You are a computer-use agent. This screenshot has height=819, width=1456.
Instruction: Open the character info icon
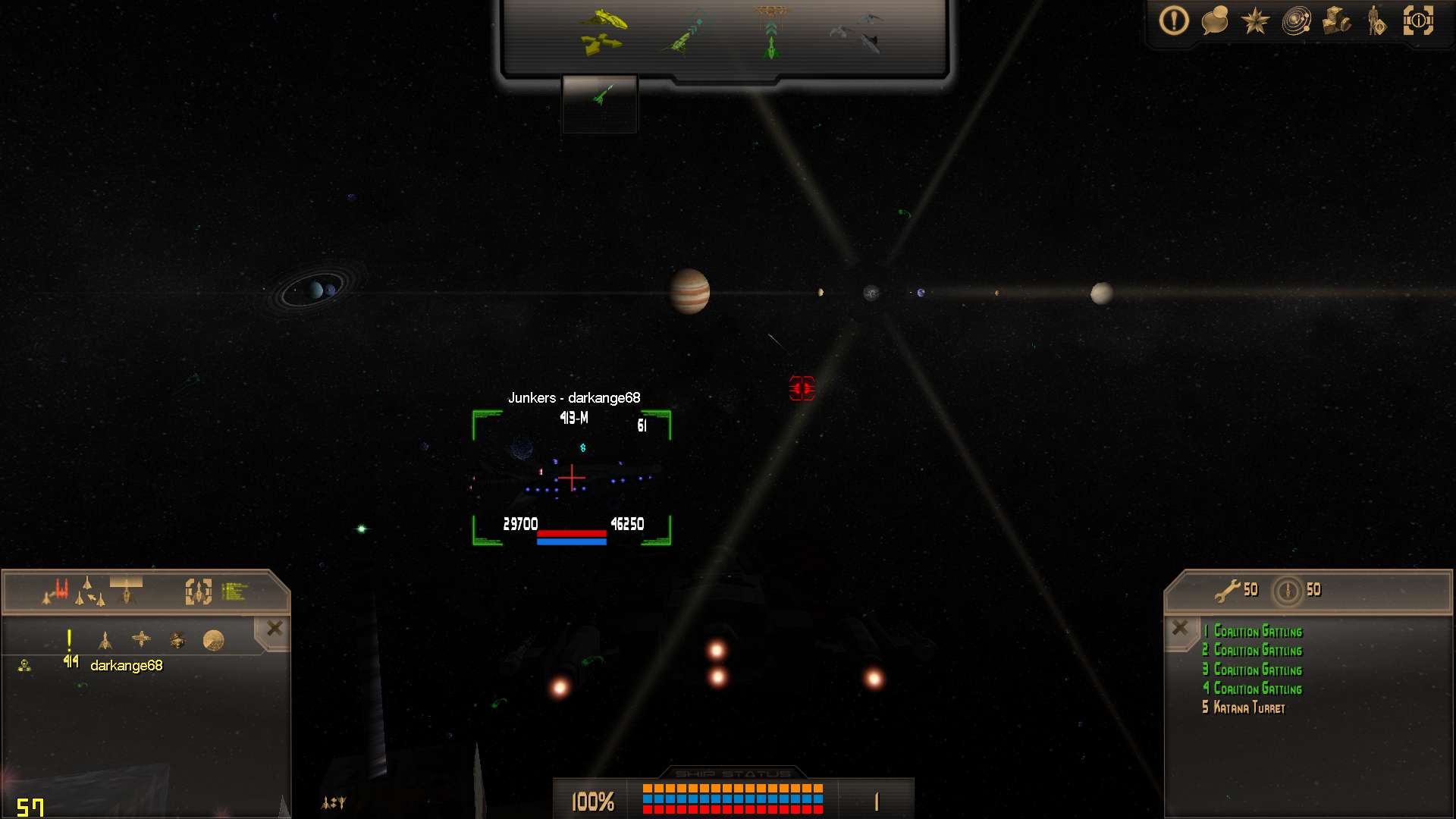[x=1376, y=20]
